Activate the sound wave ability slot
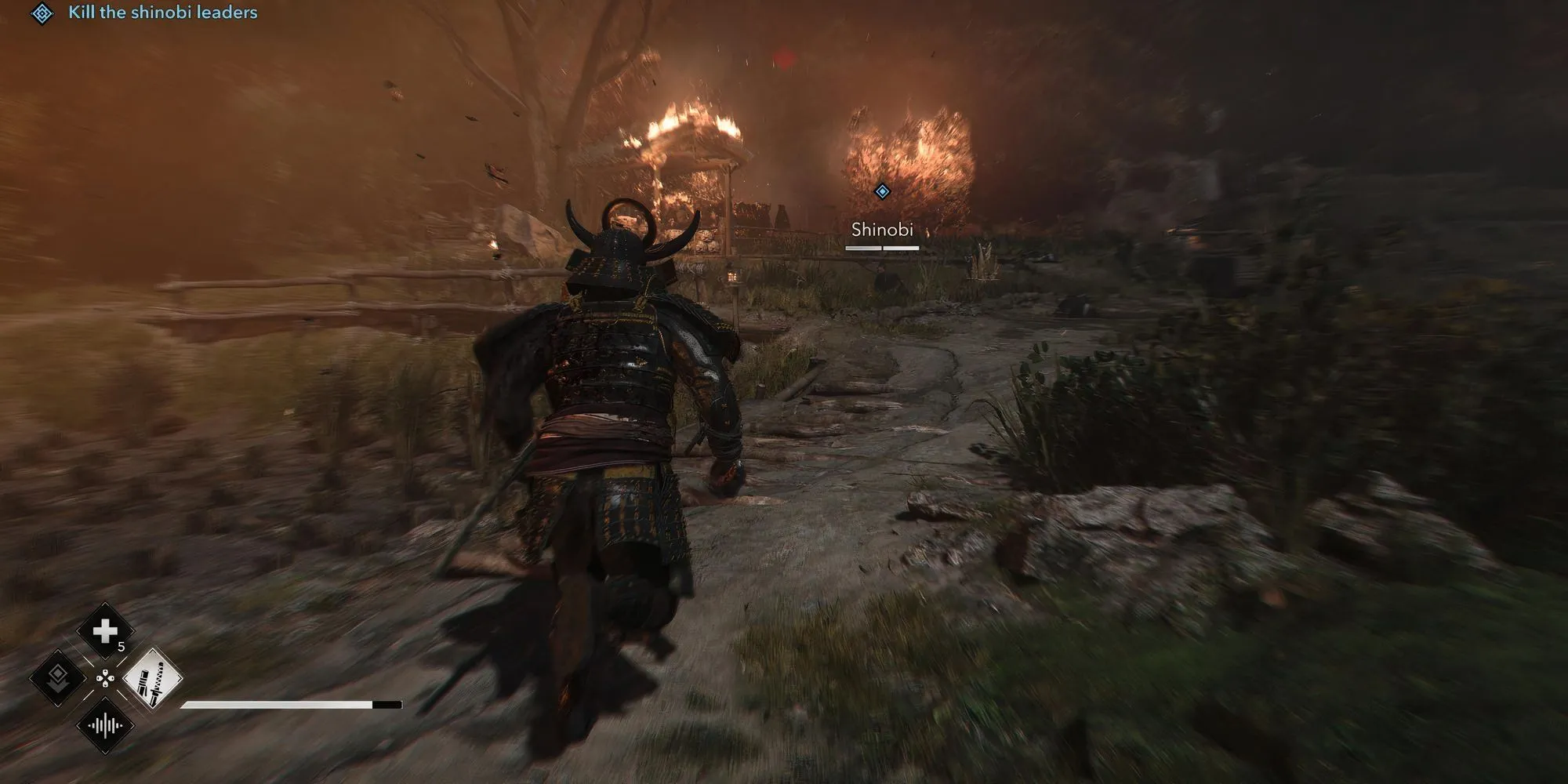This screenshot has height=784, width=1568. coord(105,725)
